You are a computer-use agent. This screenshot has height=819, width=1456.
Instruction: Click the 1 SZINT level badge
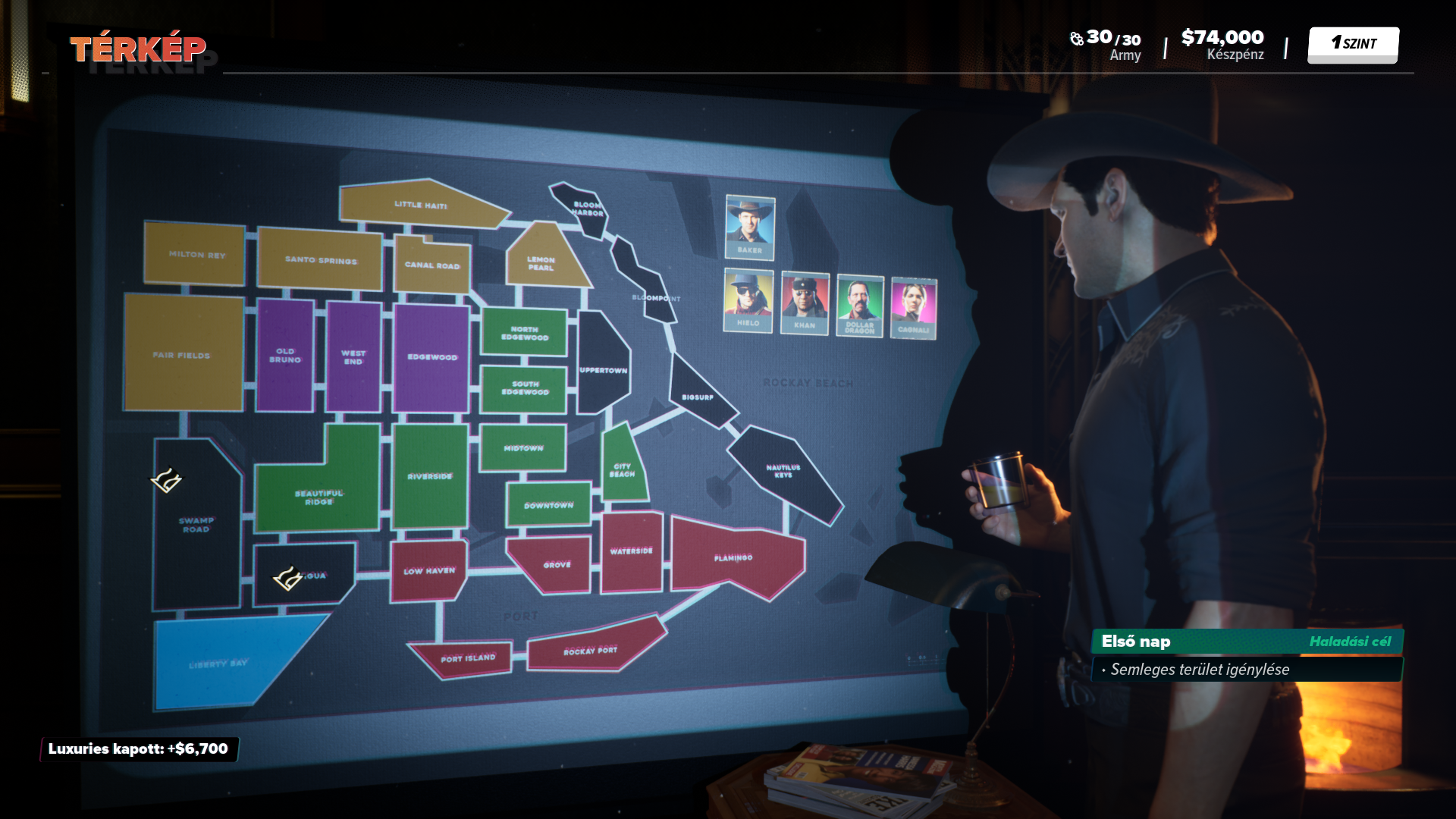pyautogui.click(x=1353, y=45)
